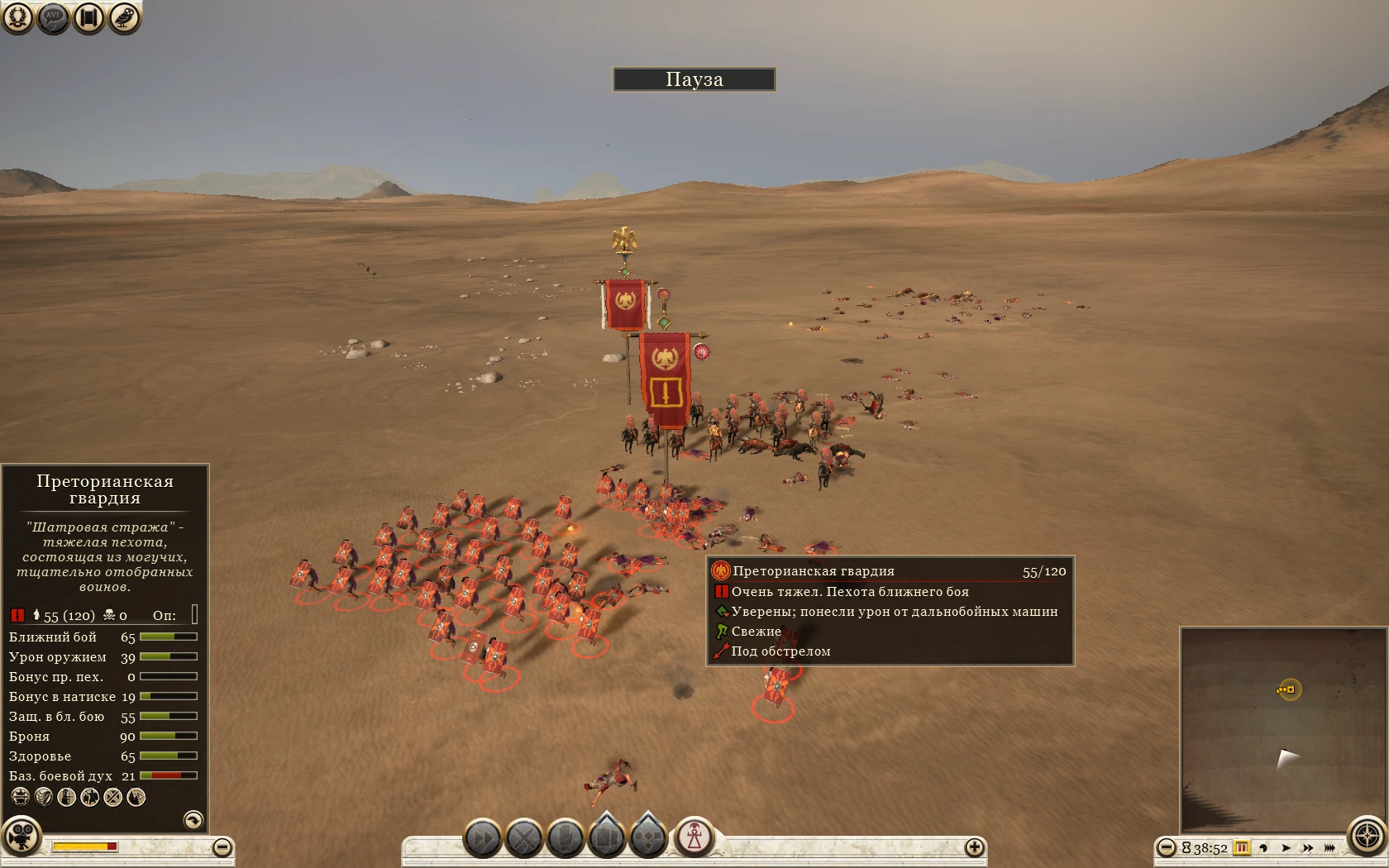Click the curved arrow expander on unit panel
The image size is (1389, 868).
[x=193, y=819]
